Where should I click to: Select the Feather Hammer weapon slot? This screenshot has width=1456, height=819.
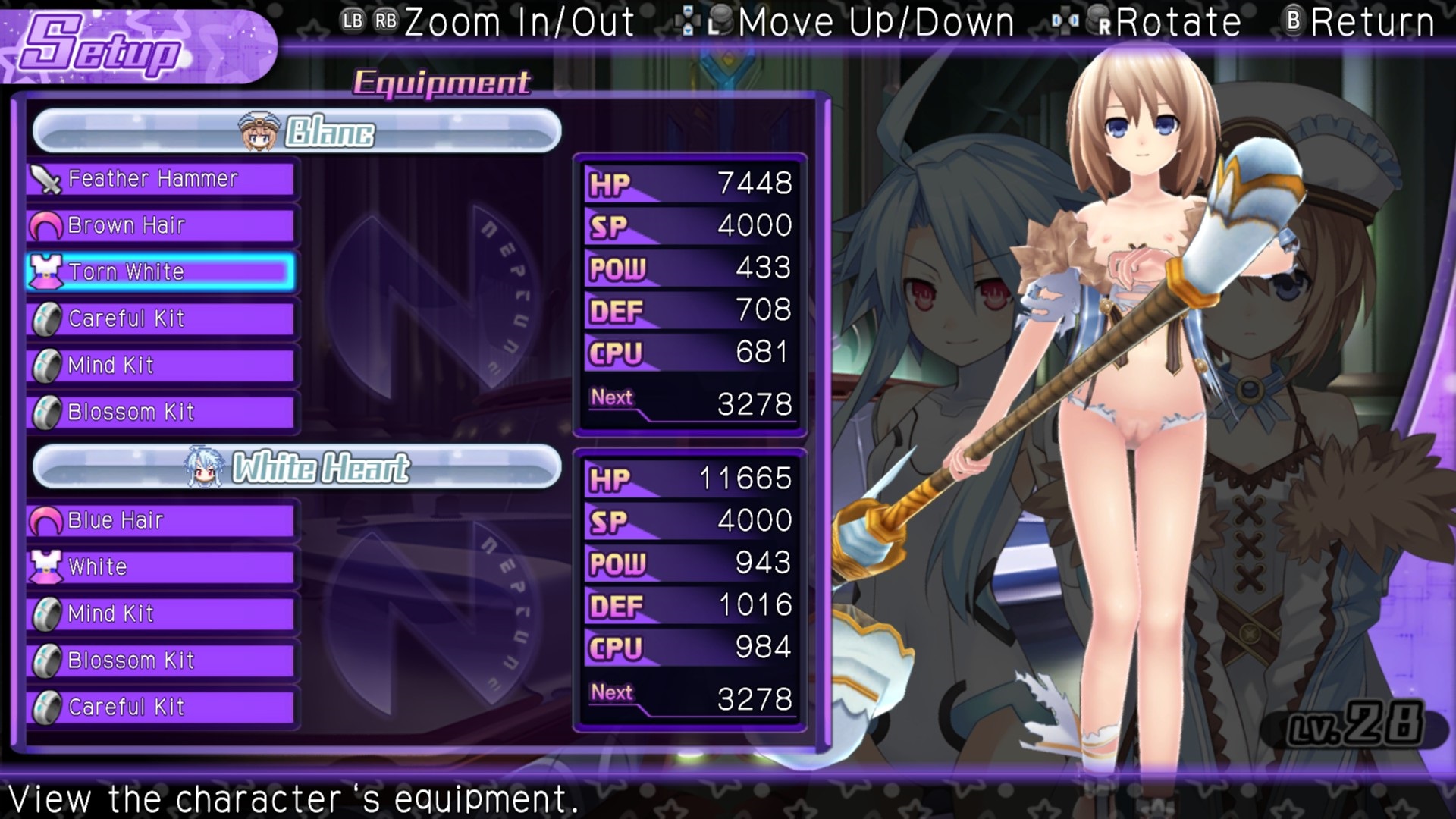[x=161, y=180]
